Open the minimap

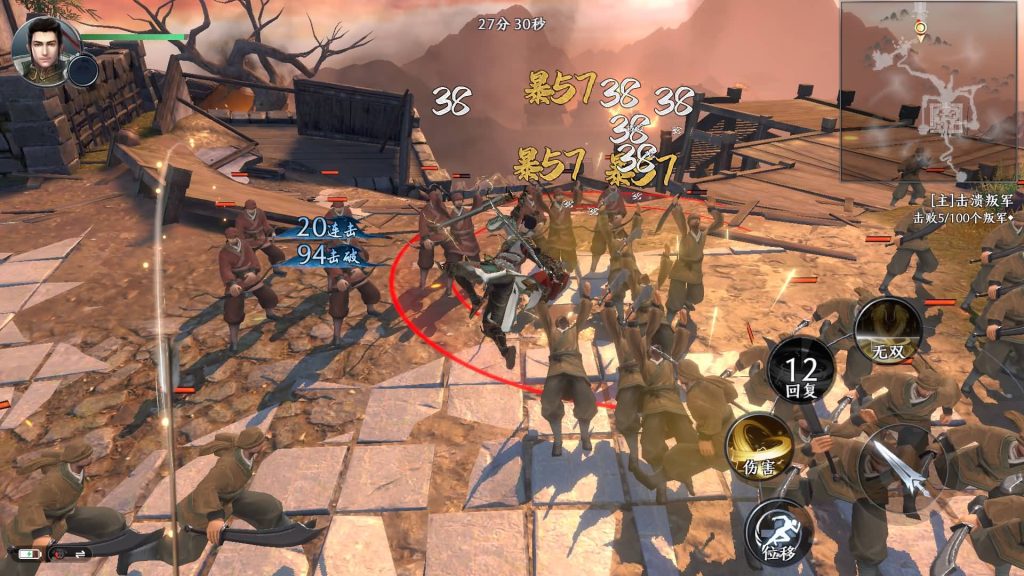930,90
